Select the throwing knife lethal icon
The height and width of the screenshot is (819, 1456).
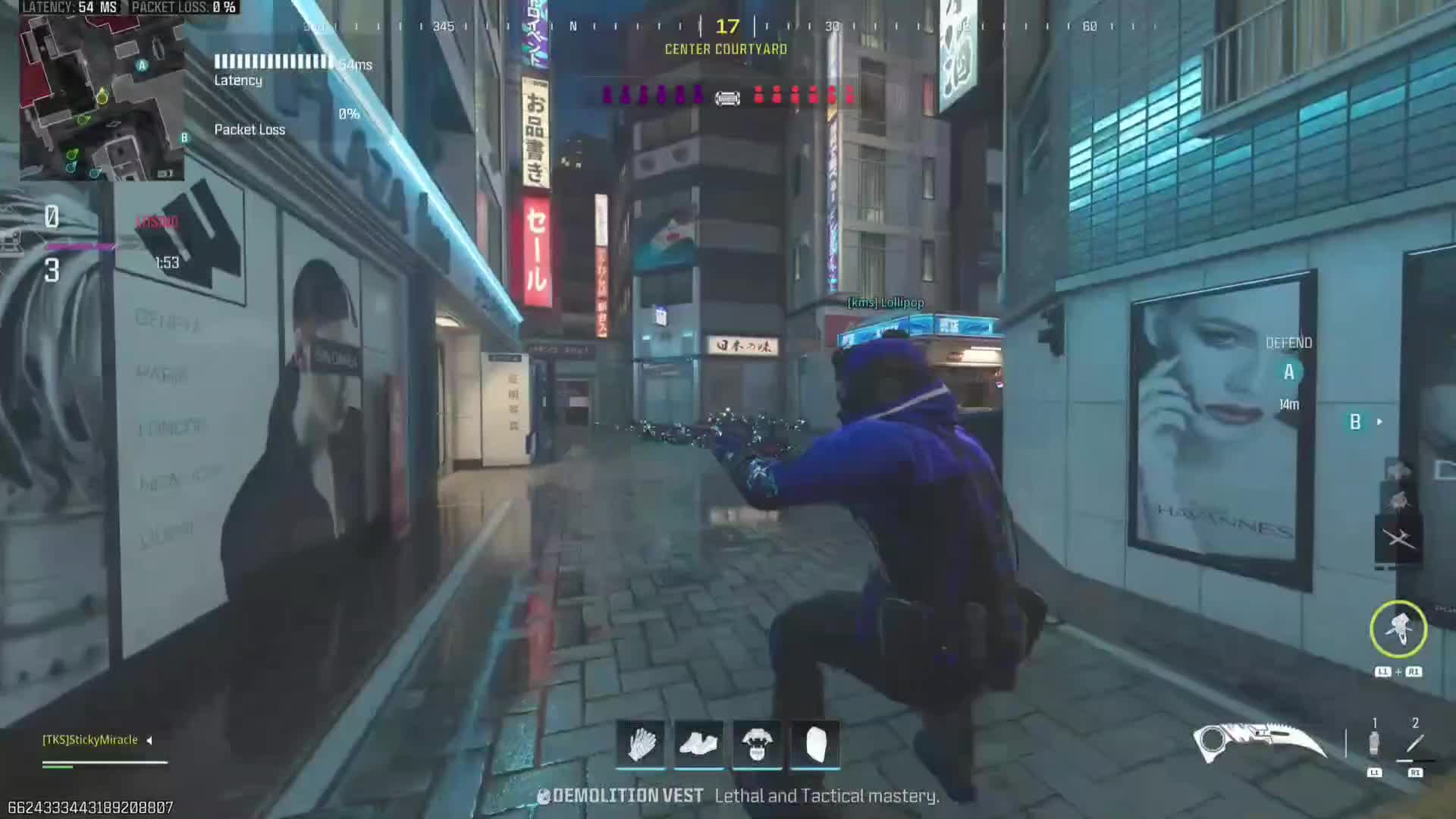(1415, 743)
